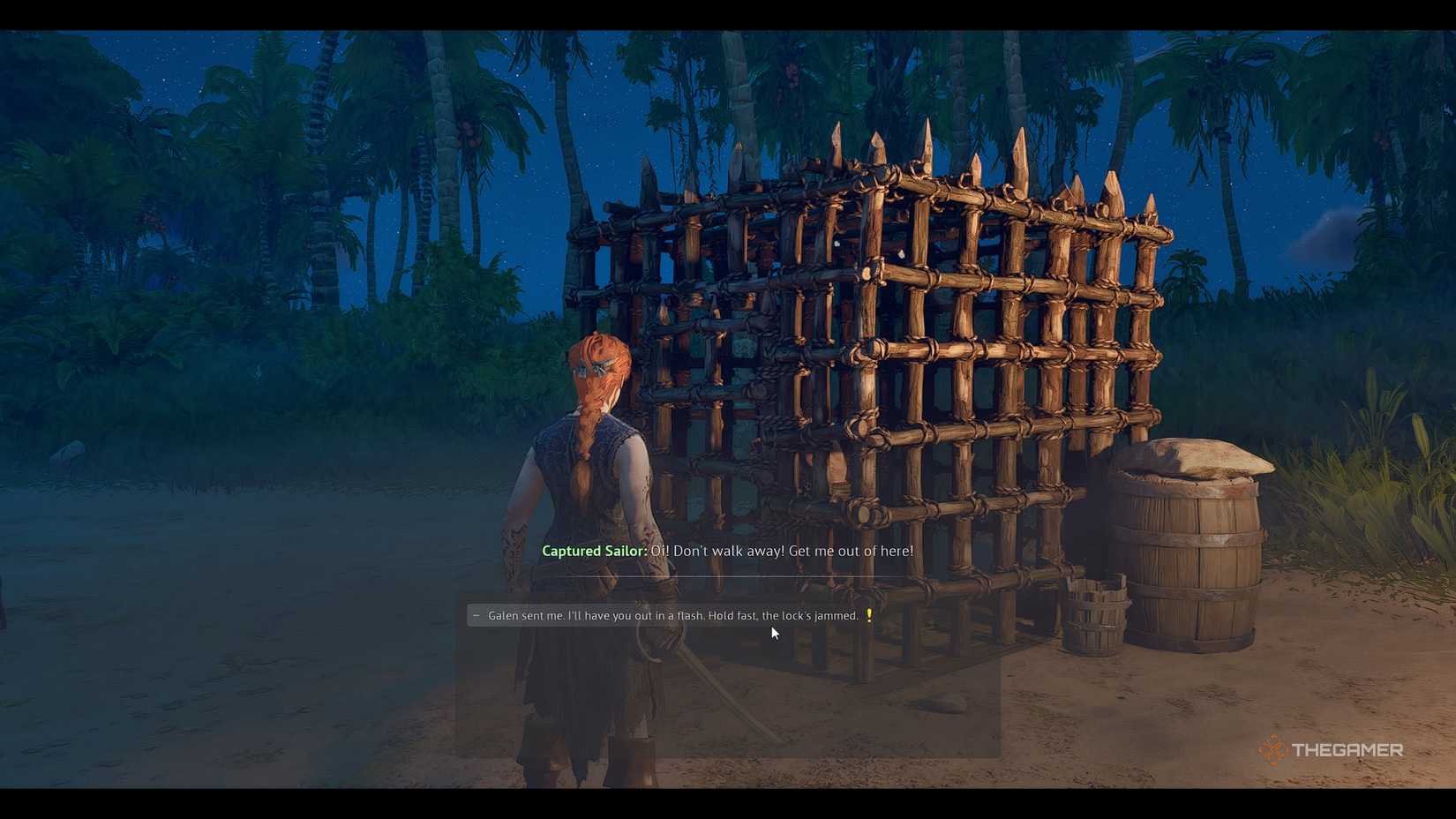The height and width of the screenshot is (819, 1456).
Task: Click the dash marker before the dialogue option
Action: click(x=476, y=615)
